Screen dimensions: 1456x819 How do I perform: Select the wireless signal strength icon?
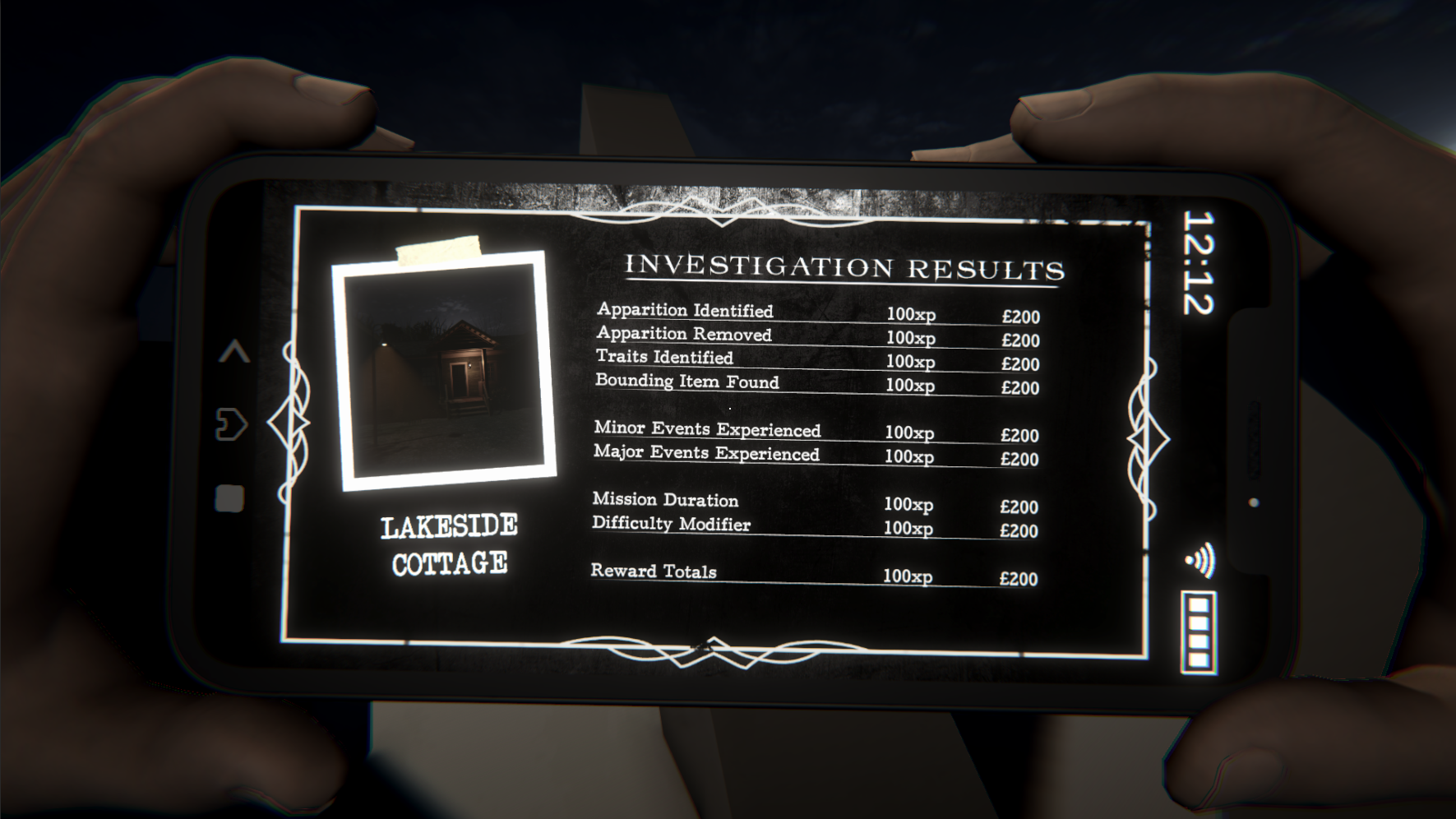(1200, 560)
